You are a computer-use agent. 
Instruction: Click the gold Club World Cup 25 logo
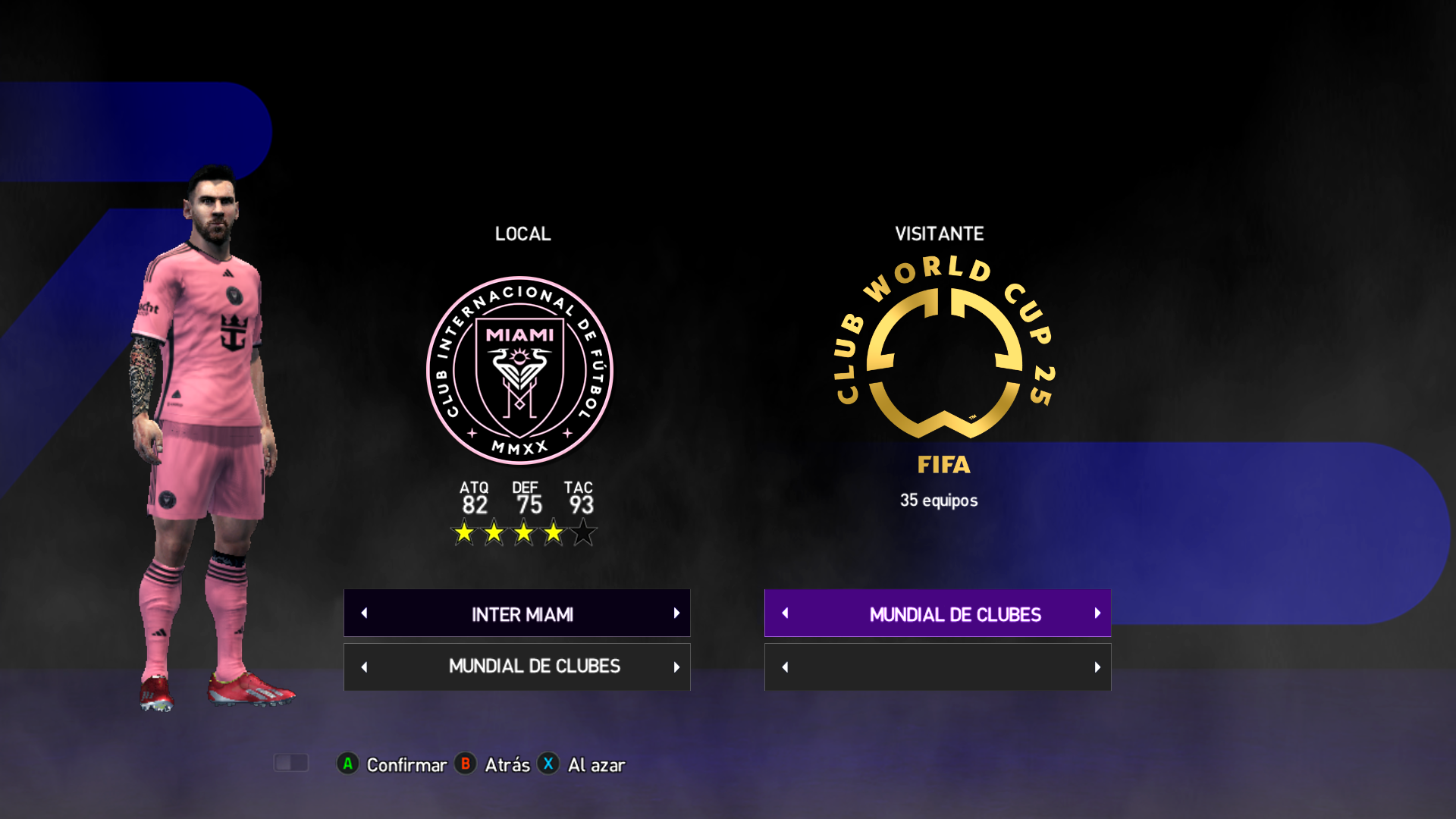(944, 350)
